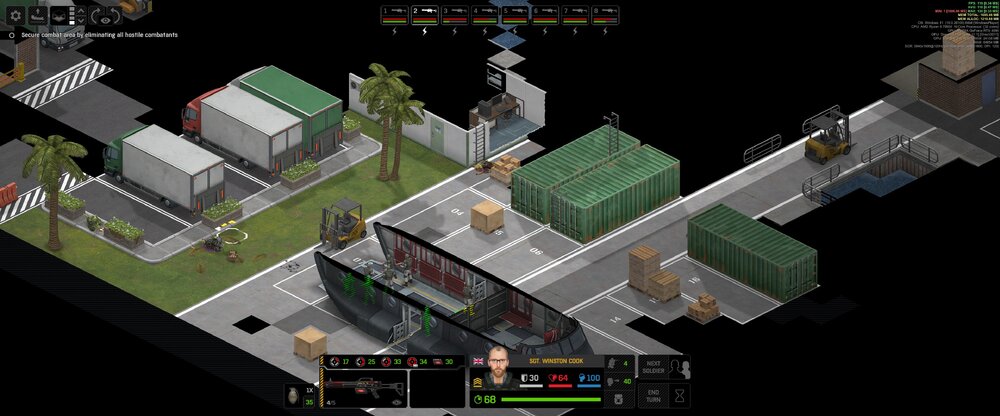
Task: Select soldier number 1
Action: [x=394, y=14]
